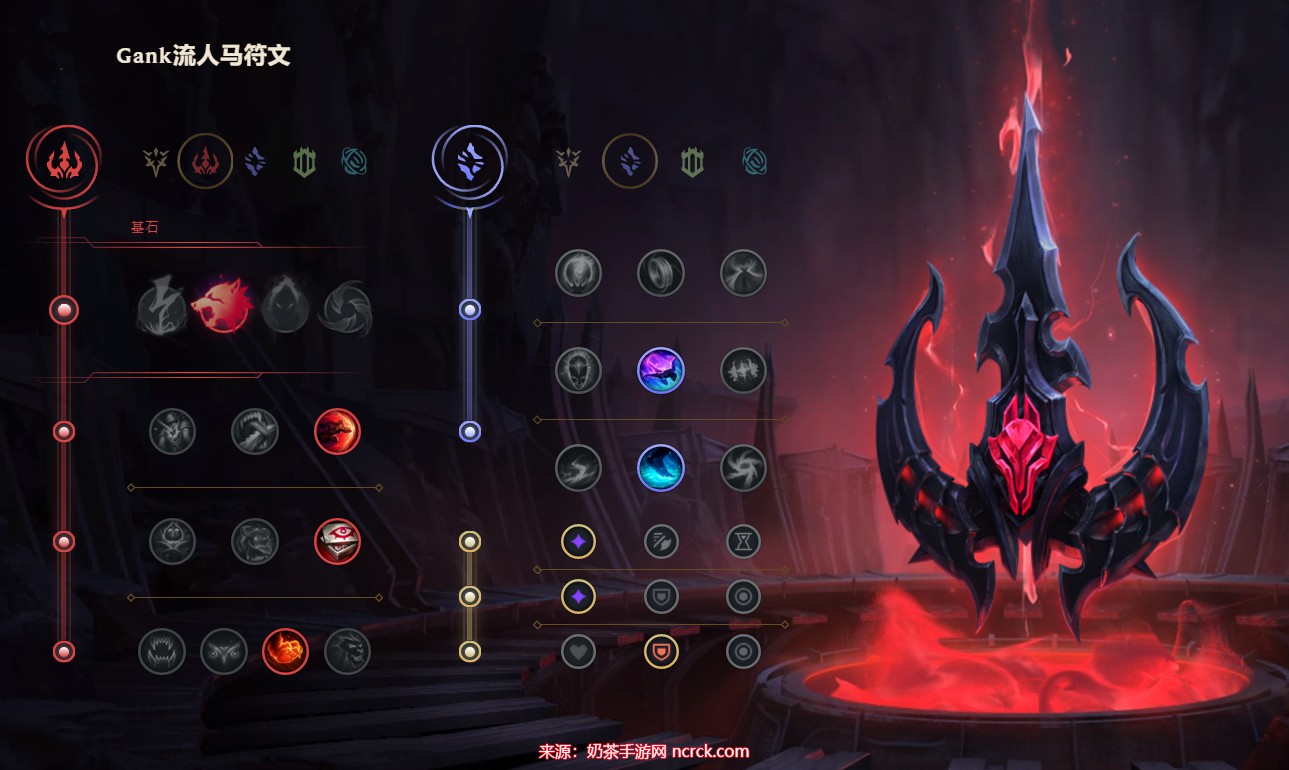Screen dimensions: 1289x770
Task: Select the Hail of Blades keystone
Action: 346,309
